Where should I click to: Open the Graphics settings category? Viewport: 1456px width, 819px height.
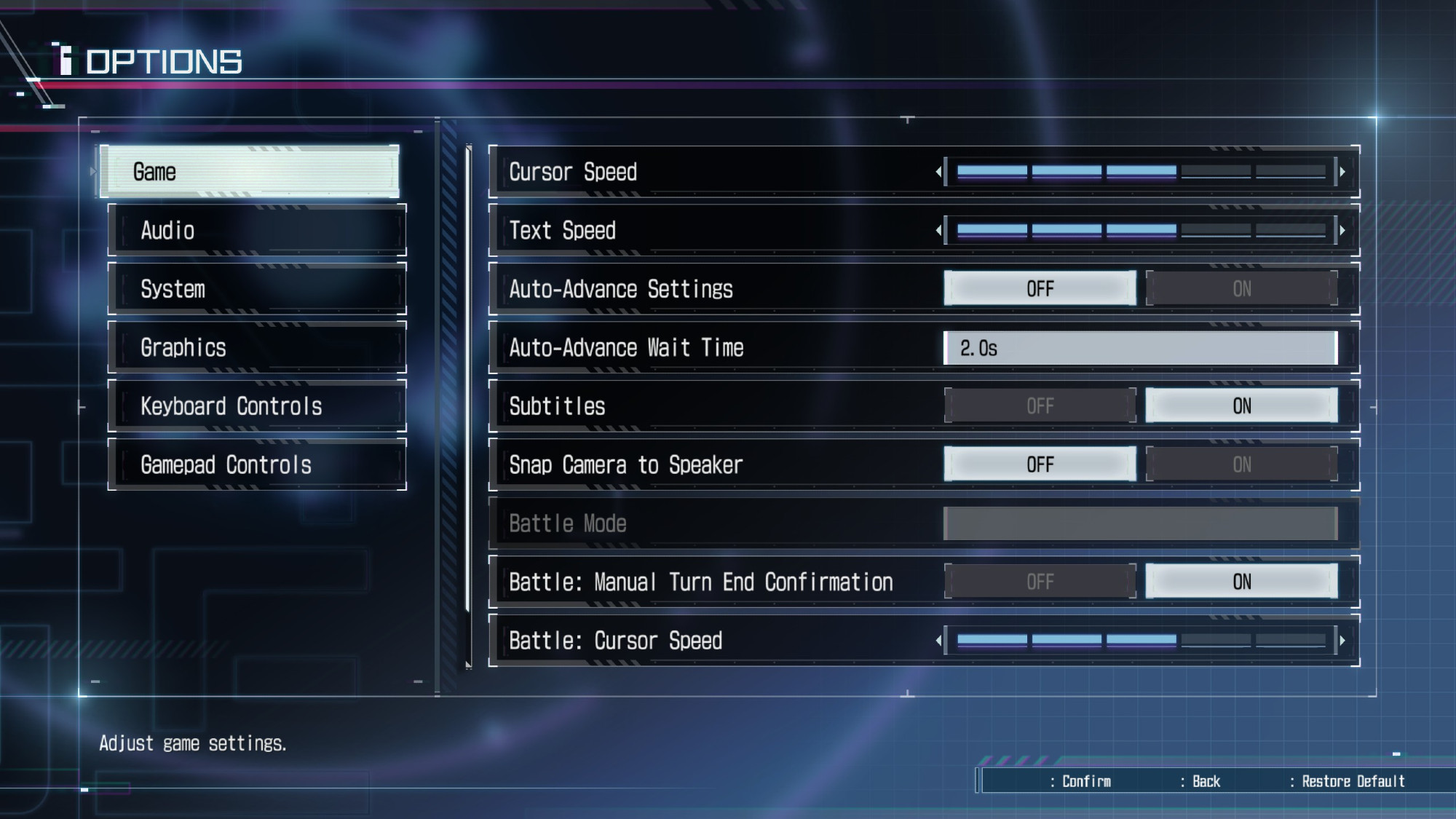(257, 347)
